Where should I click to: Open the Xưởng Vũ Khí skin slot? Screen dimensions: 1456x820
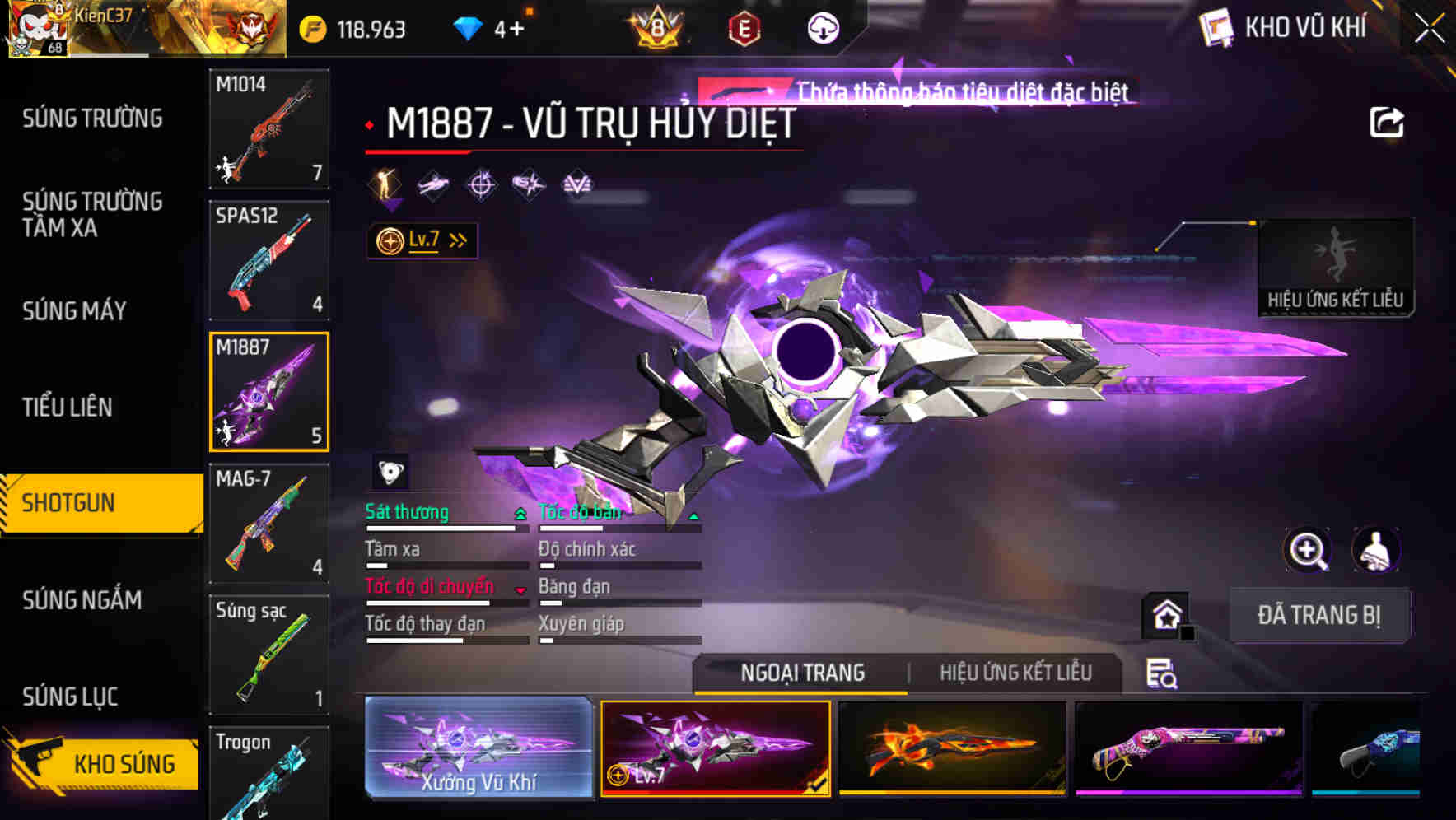478,748
